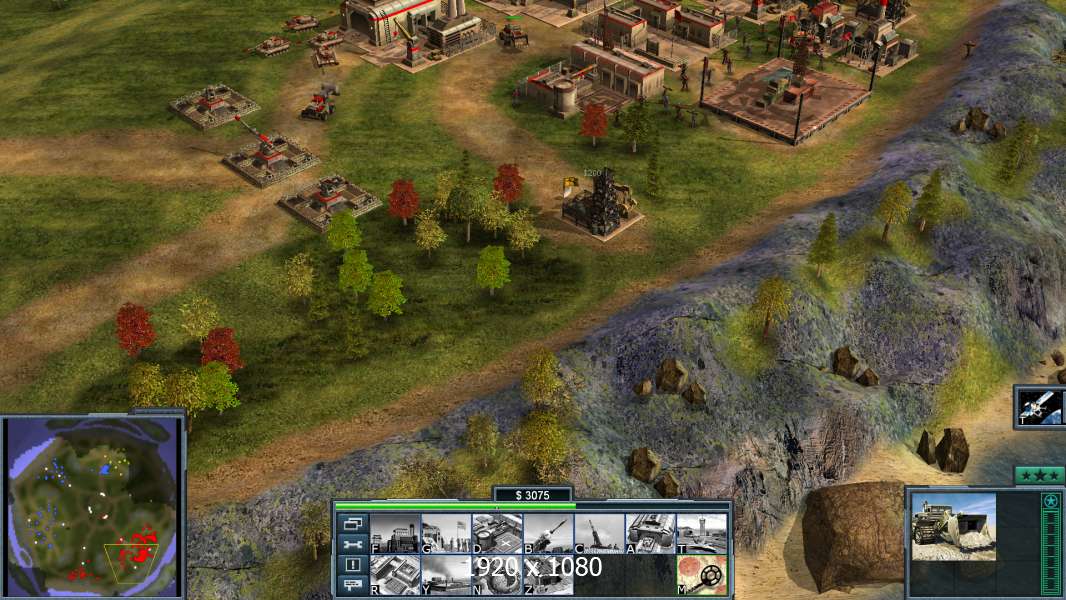1066x600 pixels.
Task: Open the speech bubble communicator button
Action: [x=353, y=585]
